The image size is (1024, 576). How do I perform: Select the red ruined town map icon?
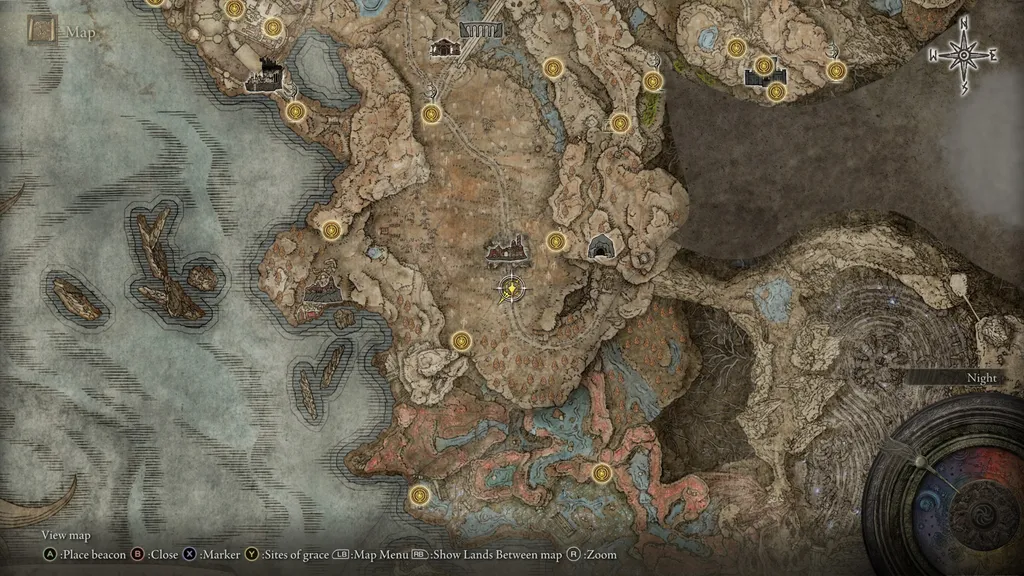point(508,251)
